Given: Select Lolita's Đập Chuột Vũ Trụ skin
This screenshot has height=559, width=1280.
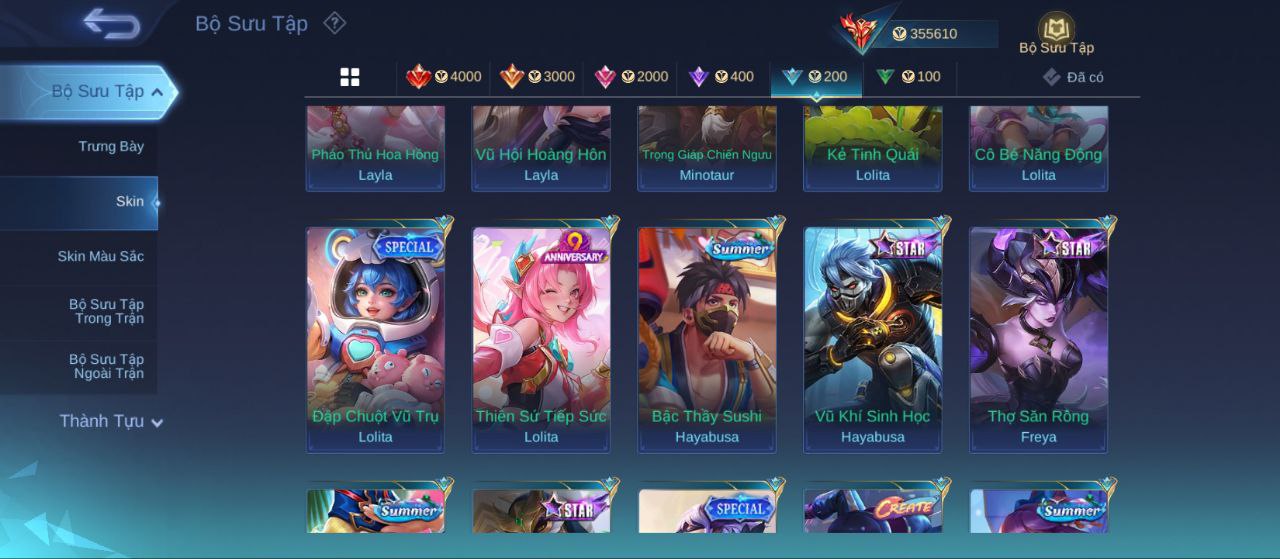Looking at the screenshot, I should (x=375, y=340).
